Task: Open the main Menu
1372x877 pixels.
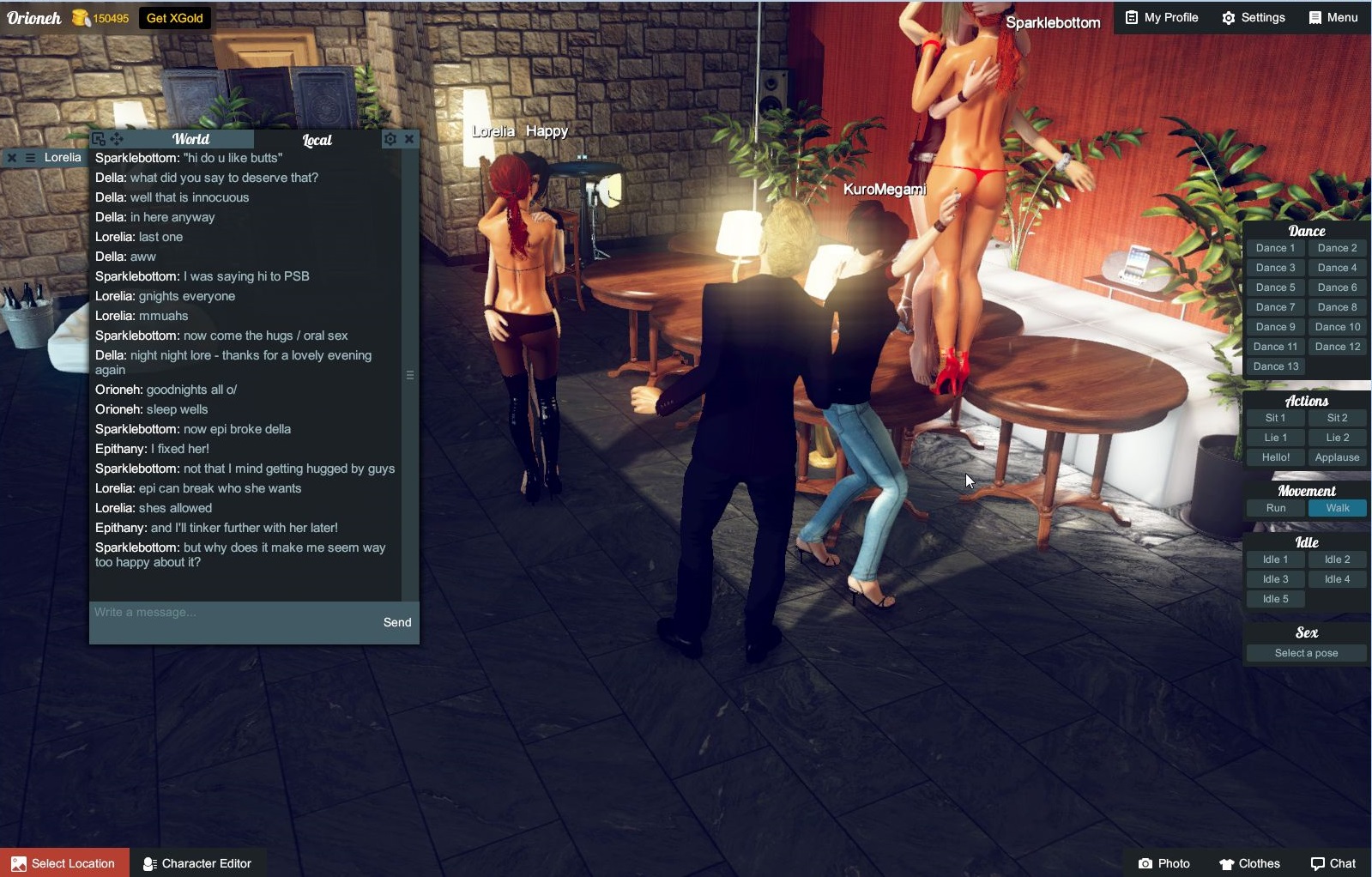Action: [1333, 17]
